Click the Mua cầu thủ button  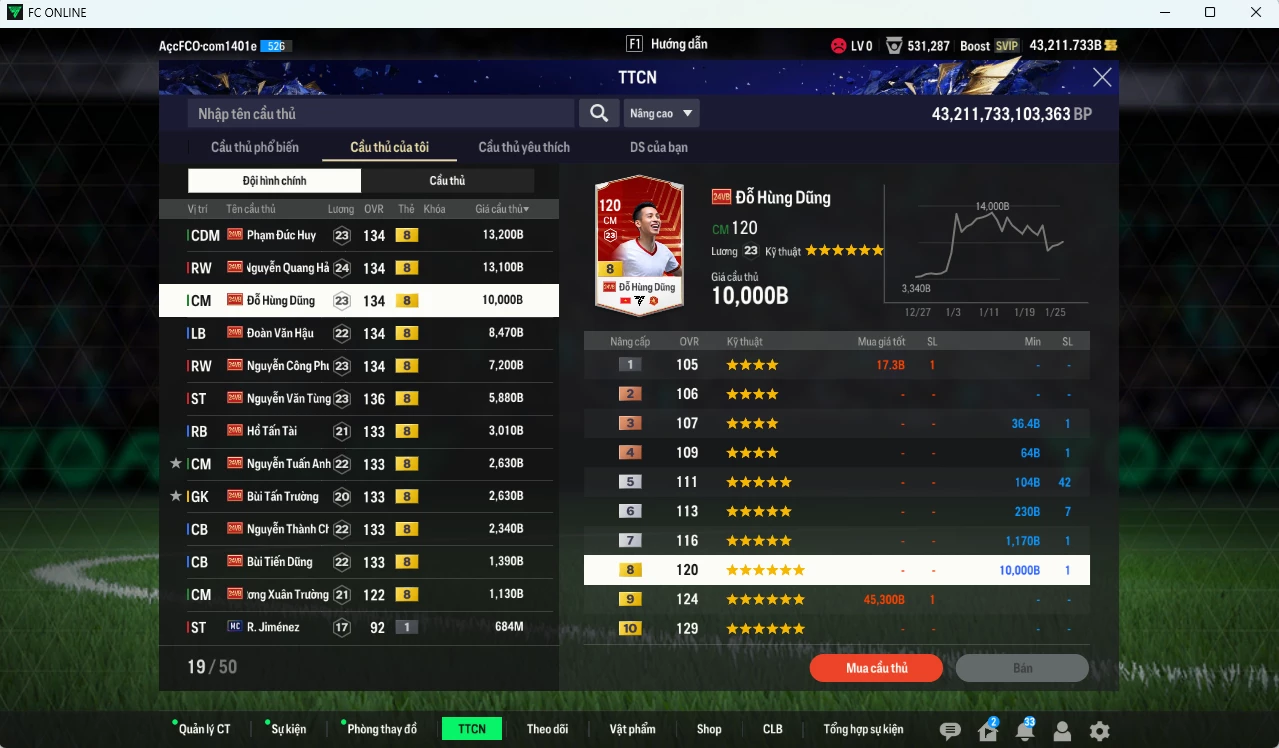(x=876, y=668)
